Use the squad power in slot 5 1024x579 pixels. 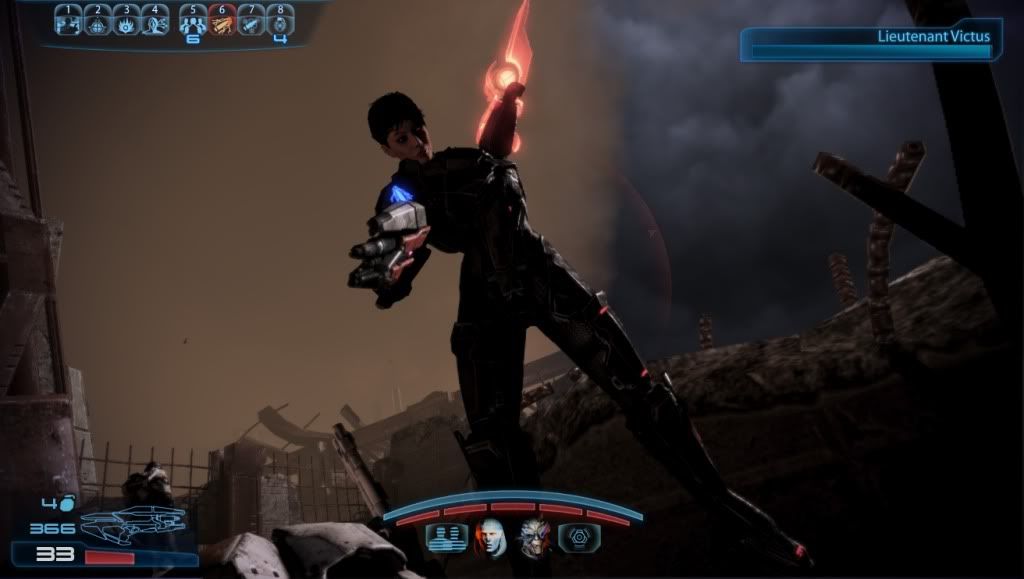click(x=193, y=20)
